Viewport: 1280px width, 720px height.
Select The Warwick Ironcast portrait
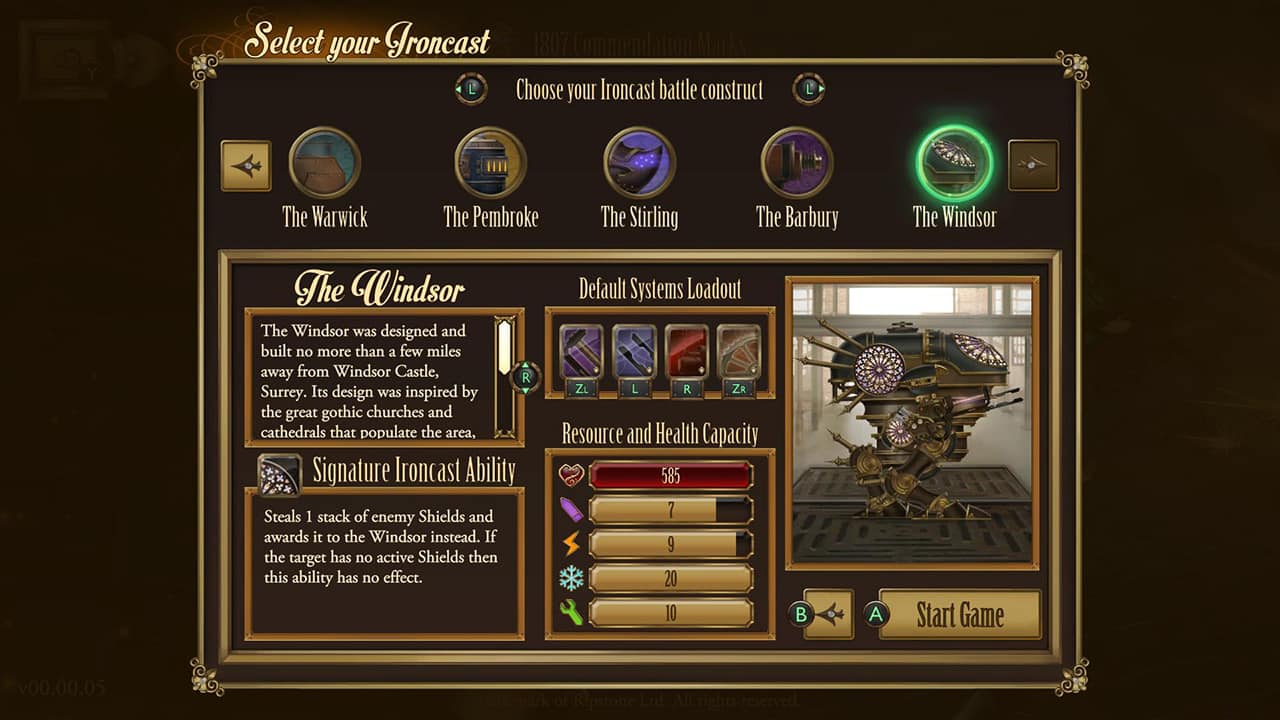click(x=324, y=163)
